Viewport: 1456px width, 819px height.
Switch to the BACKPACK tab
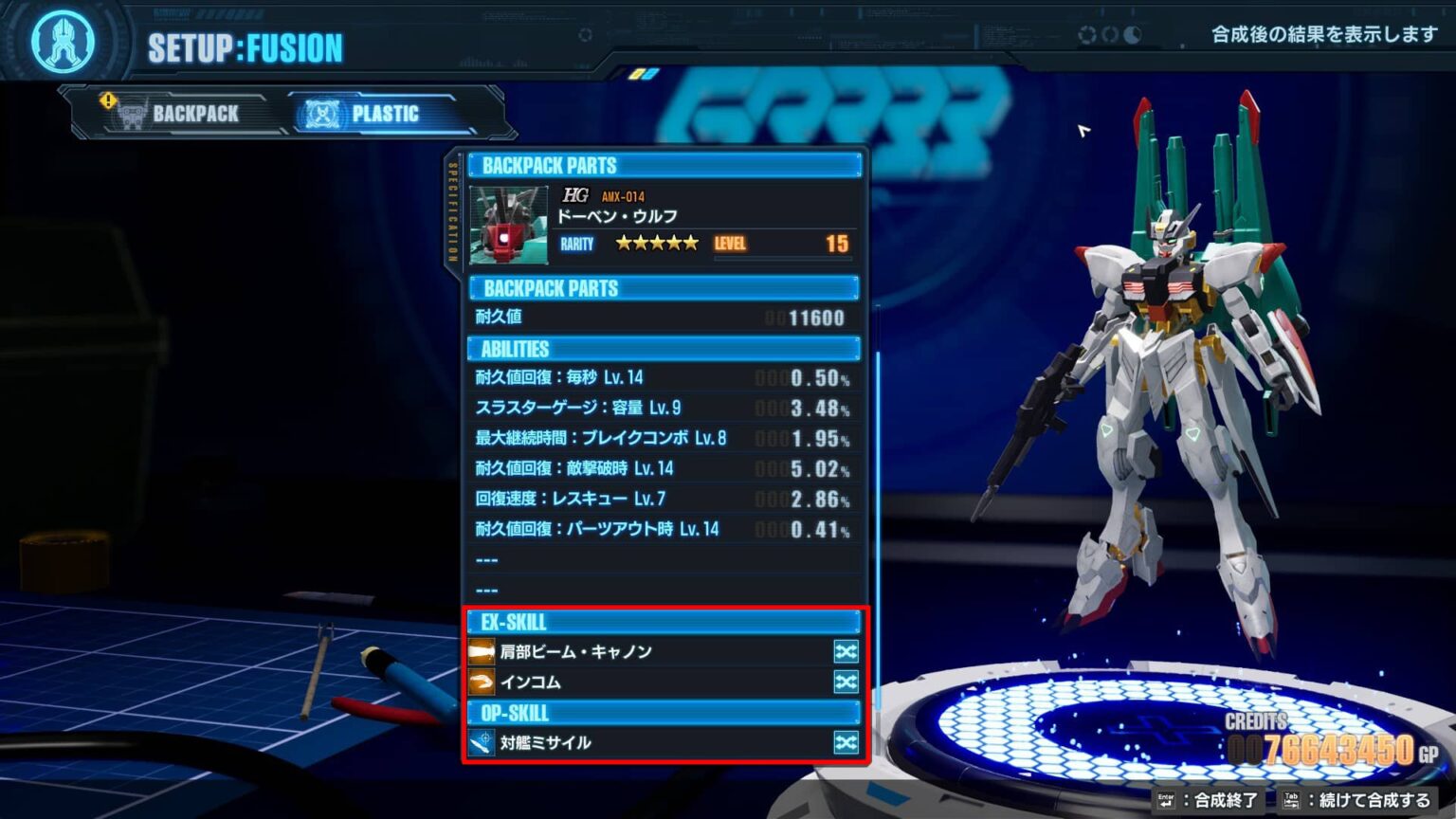click(x=193, y=113)
